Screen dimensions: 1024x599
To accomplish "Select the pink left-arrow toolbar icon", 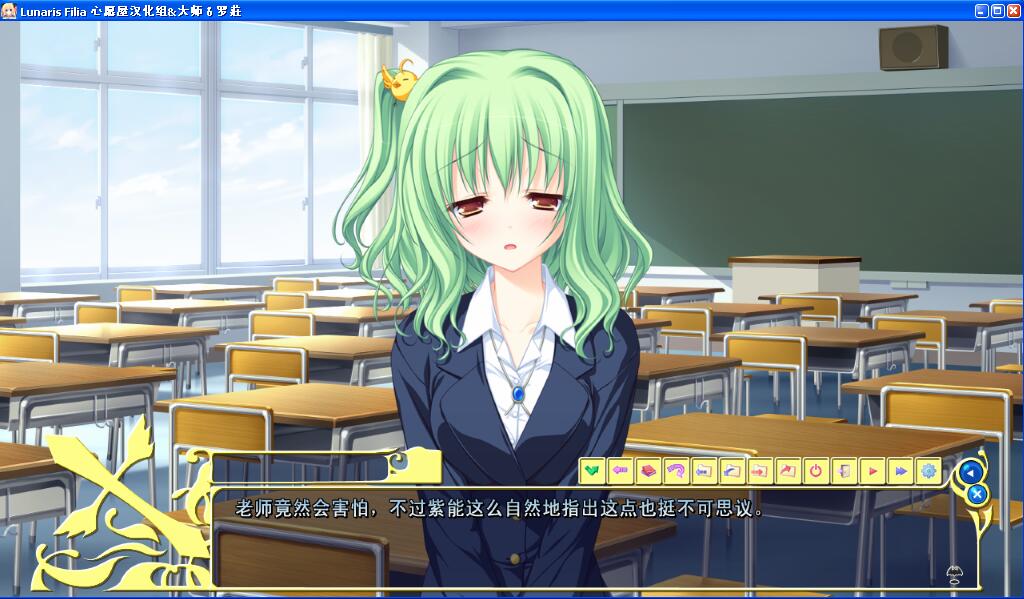I will coord(620,470).
